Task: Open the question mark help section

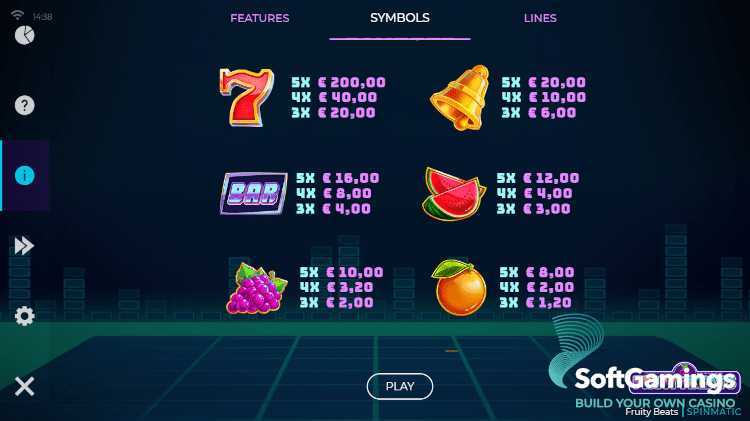Action: click(25, 105)
